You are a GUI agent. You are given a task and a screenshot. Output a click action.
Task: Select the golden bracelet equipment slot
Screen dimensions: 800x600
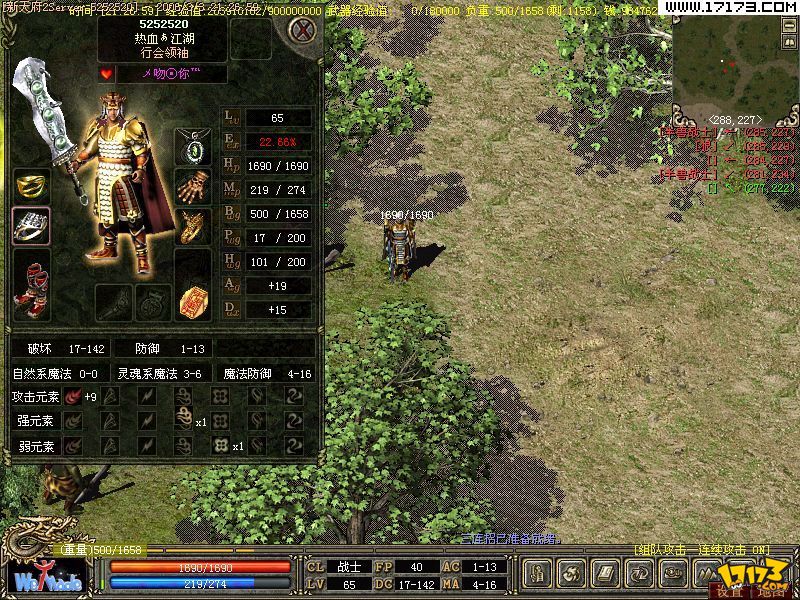(x=192, y=227)
